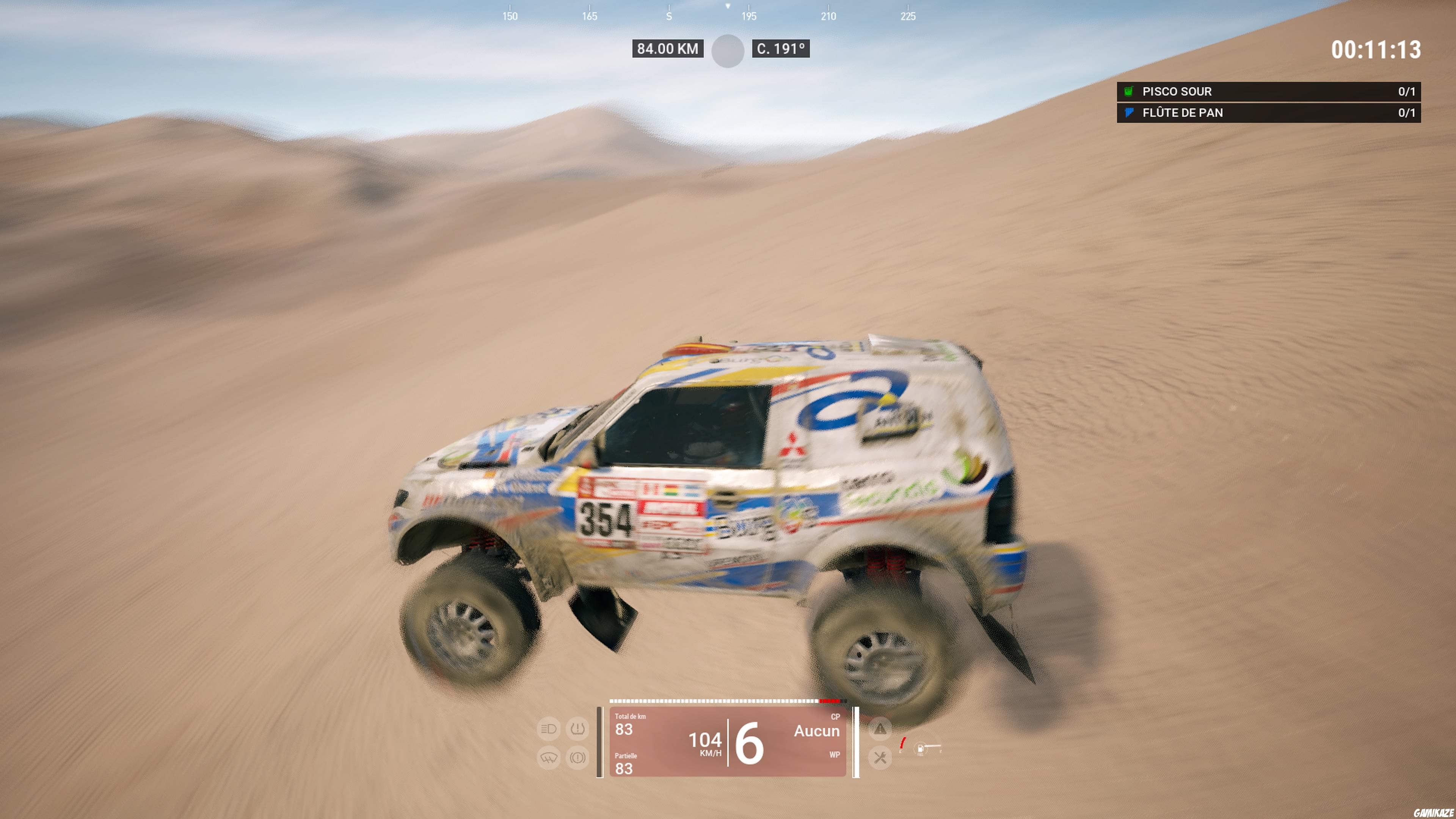The height and width of the screenshot is (819, 1456).
Task: Select the tire pressure warning icon
Action: pyautogui.click(x=578, y=730)
